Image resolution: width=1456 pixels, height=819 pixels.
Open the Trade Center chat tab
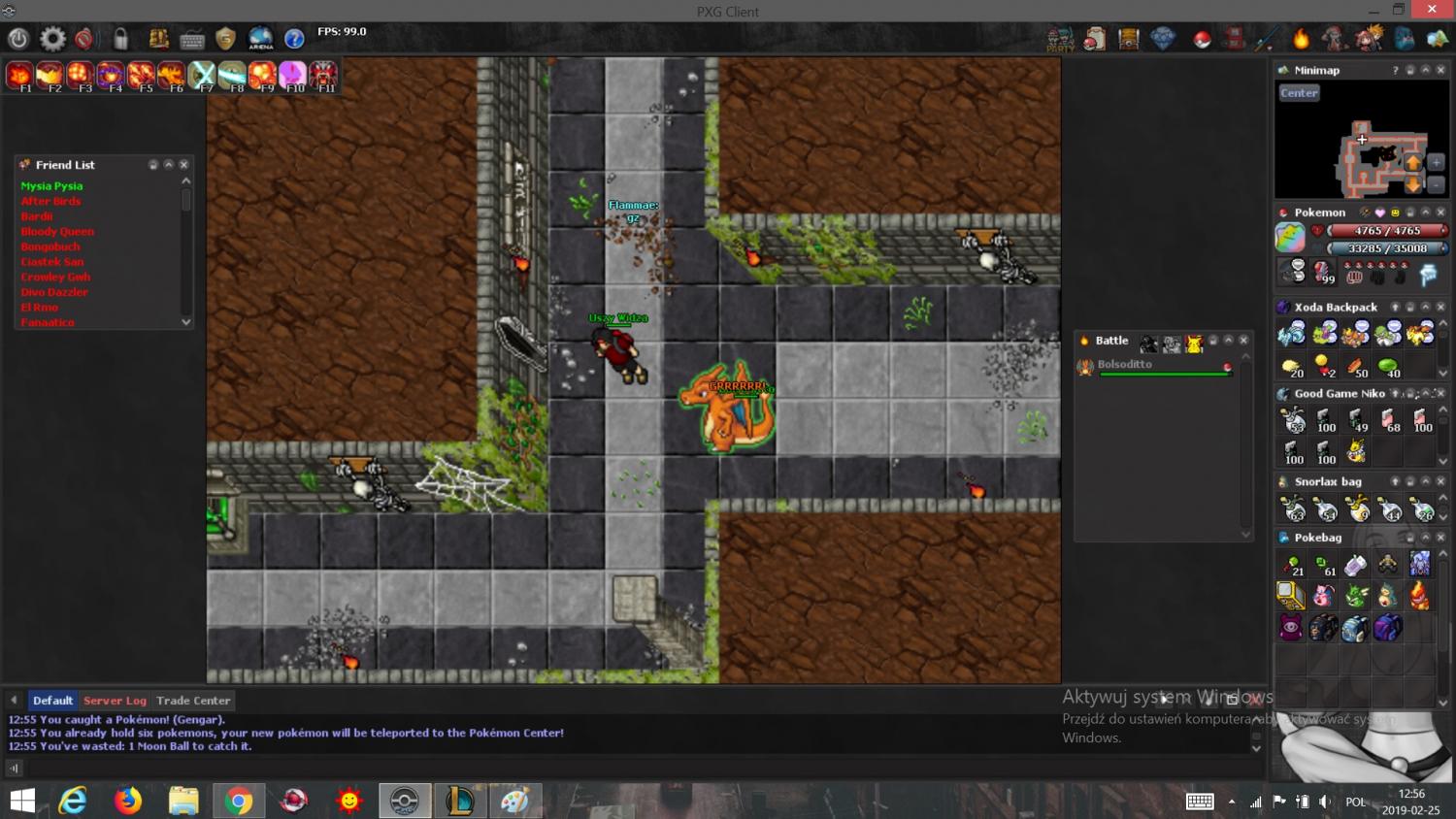(193, 701)
